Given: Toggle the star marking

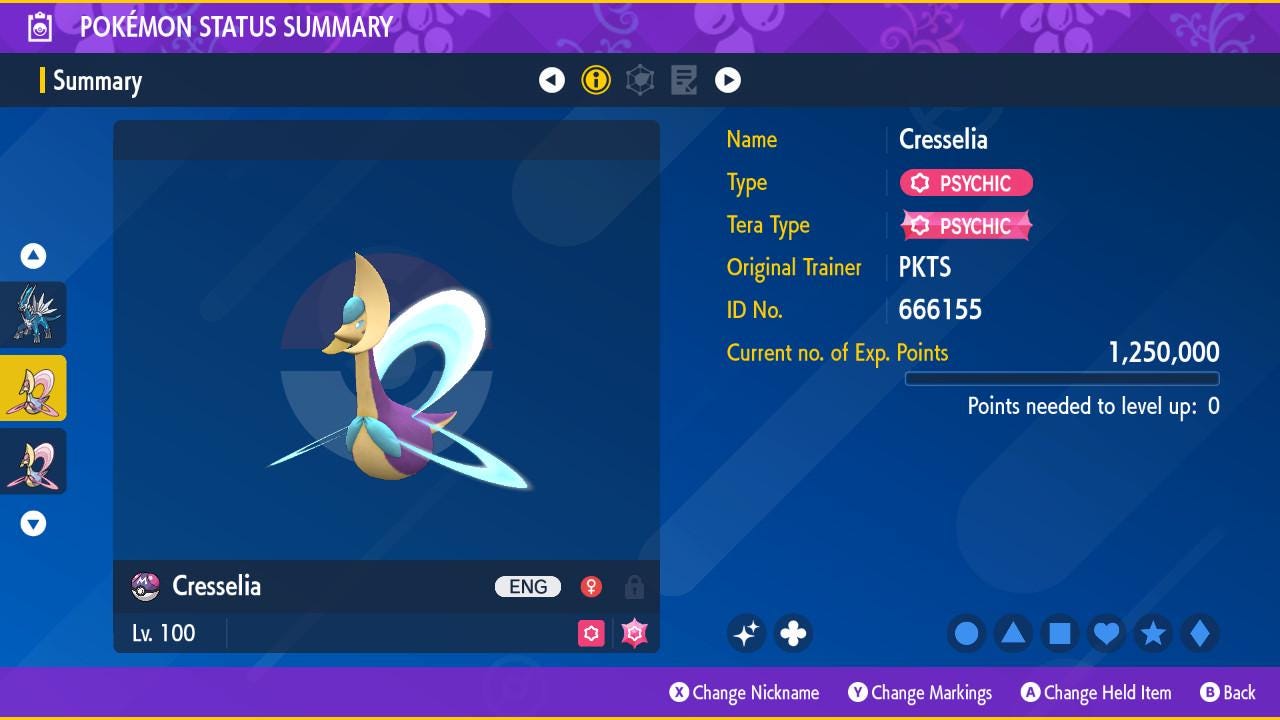Looking at the screenshot, I should (1153, 633).
